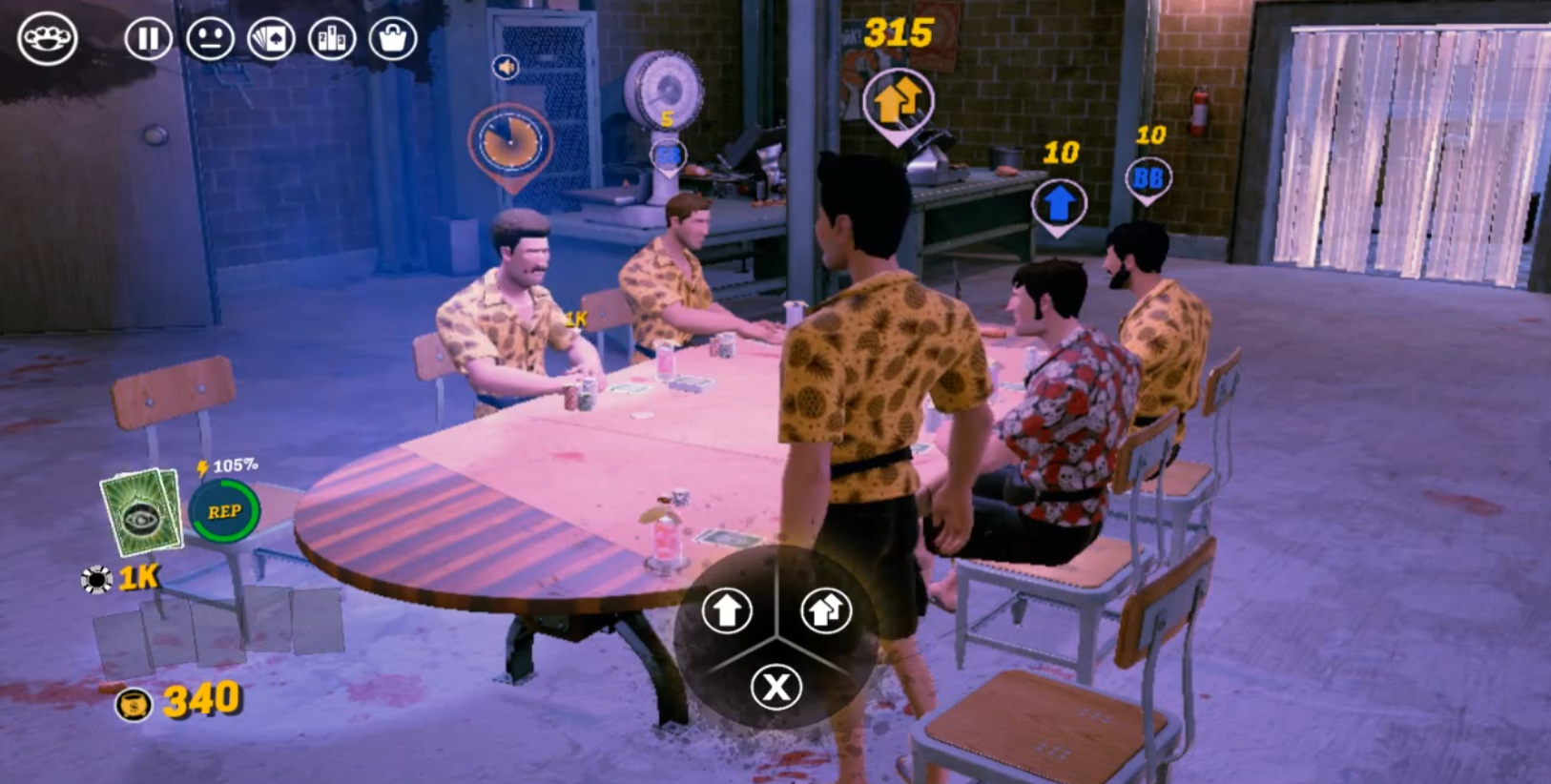Image resolution: width=1551 pixels, height=784 pixels.
Task: Call with the single up-arrow action
Action: click(727, 610)
